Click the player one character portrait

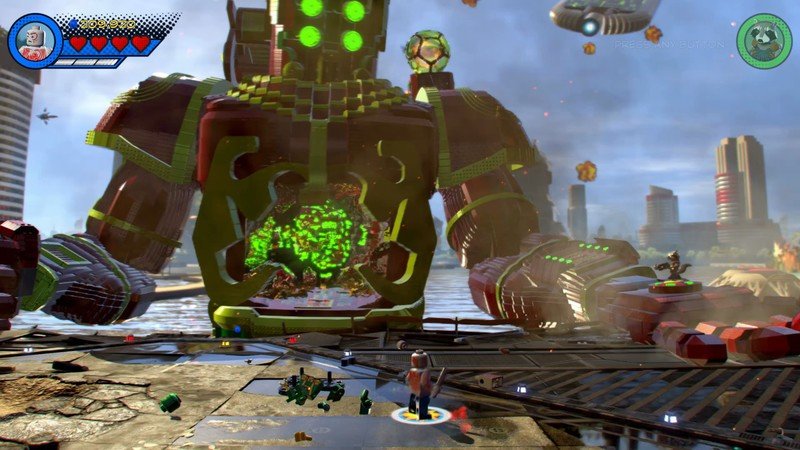[34, 41]
